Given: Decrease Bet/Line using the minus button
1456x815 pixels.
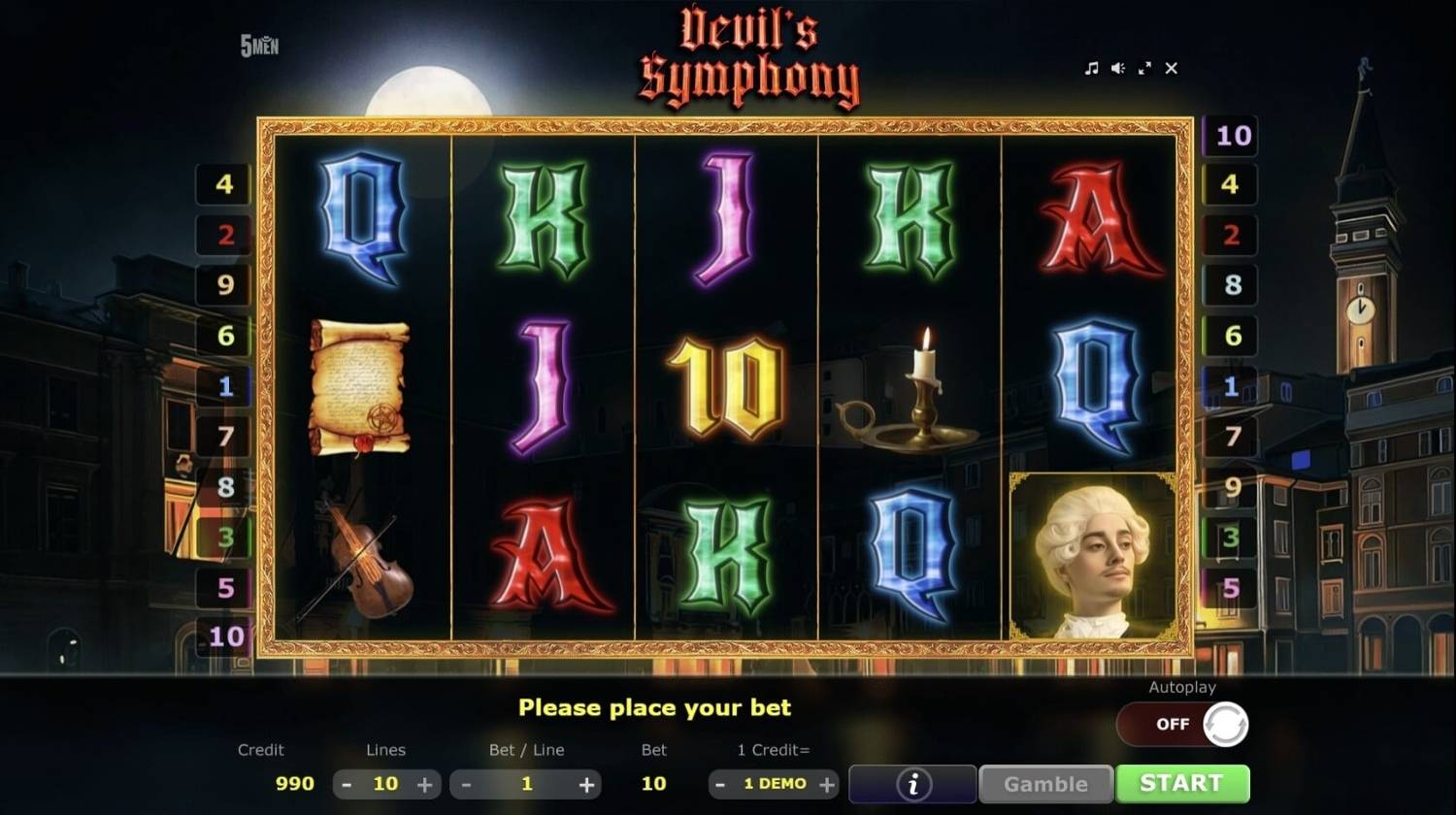Looking at the screenshot, I should (x=465, y=783).
